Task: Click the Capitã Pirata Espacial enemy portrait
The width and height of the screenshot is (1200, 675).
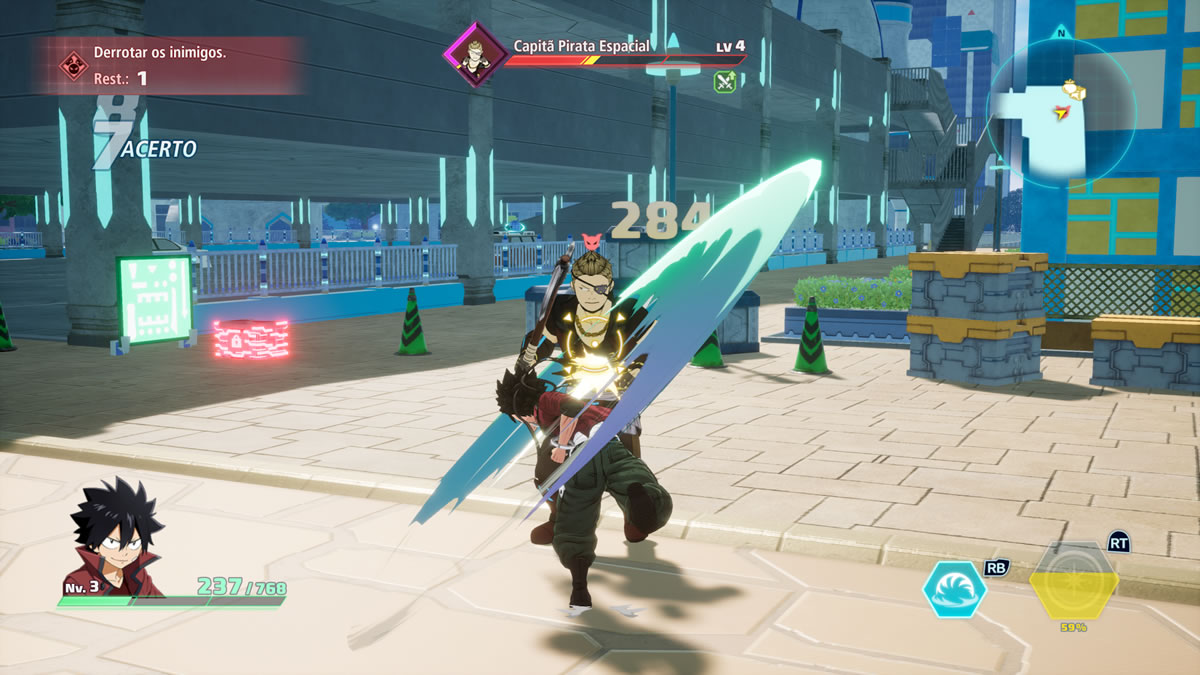Action: 473,53
